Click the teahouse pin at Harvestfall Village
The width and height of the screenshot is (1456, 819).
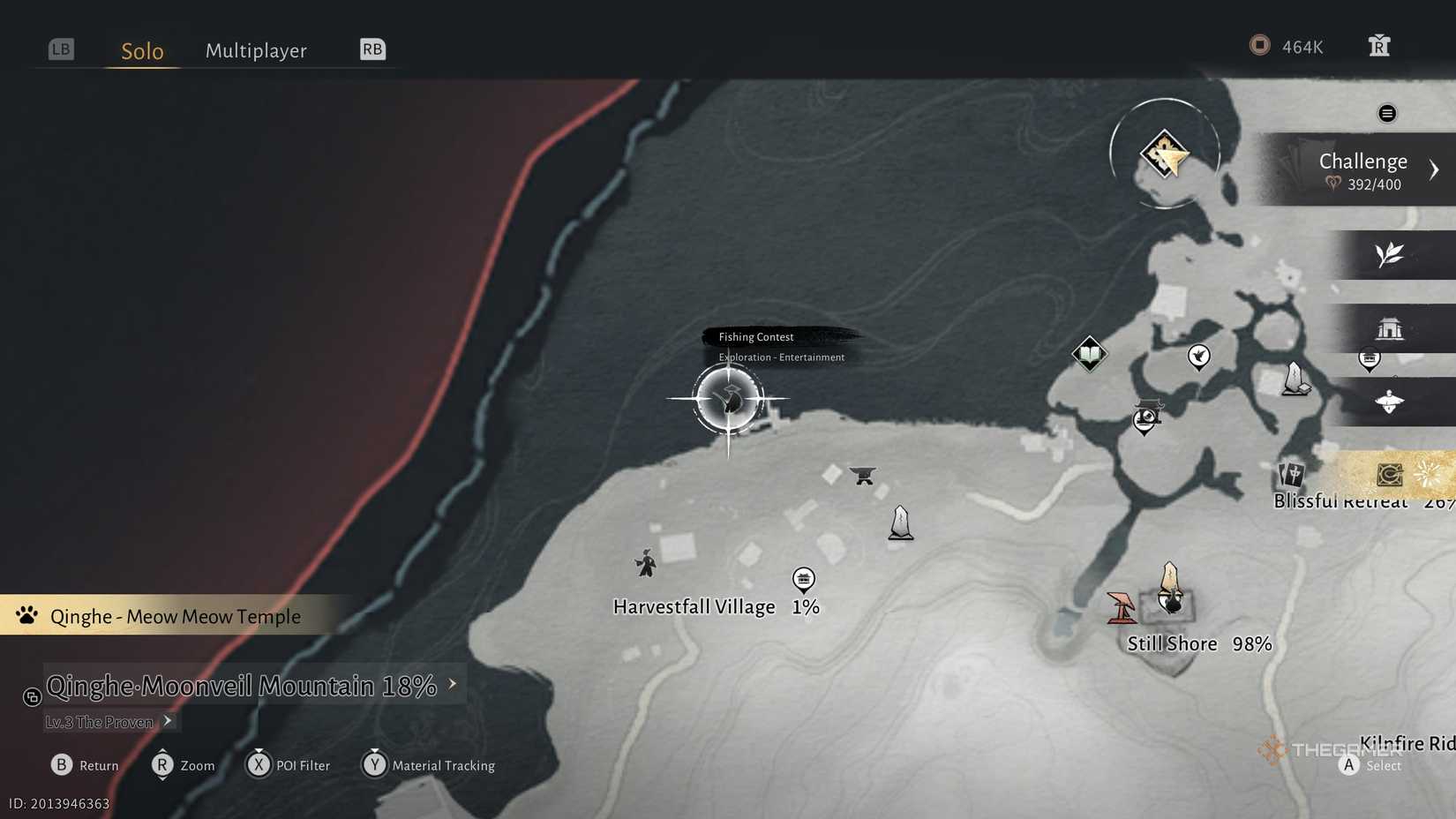click(x=804, y=578)
